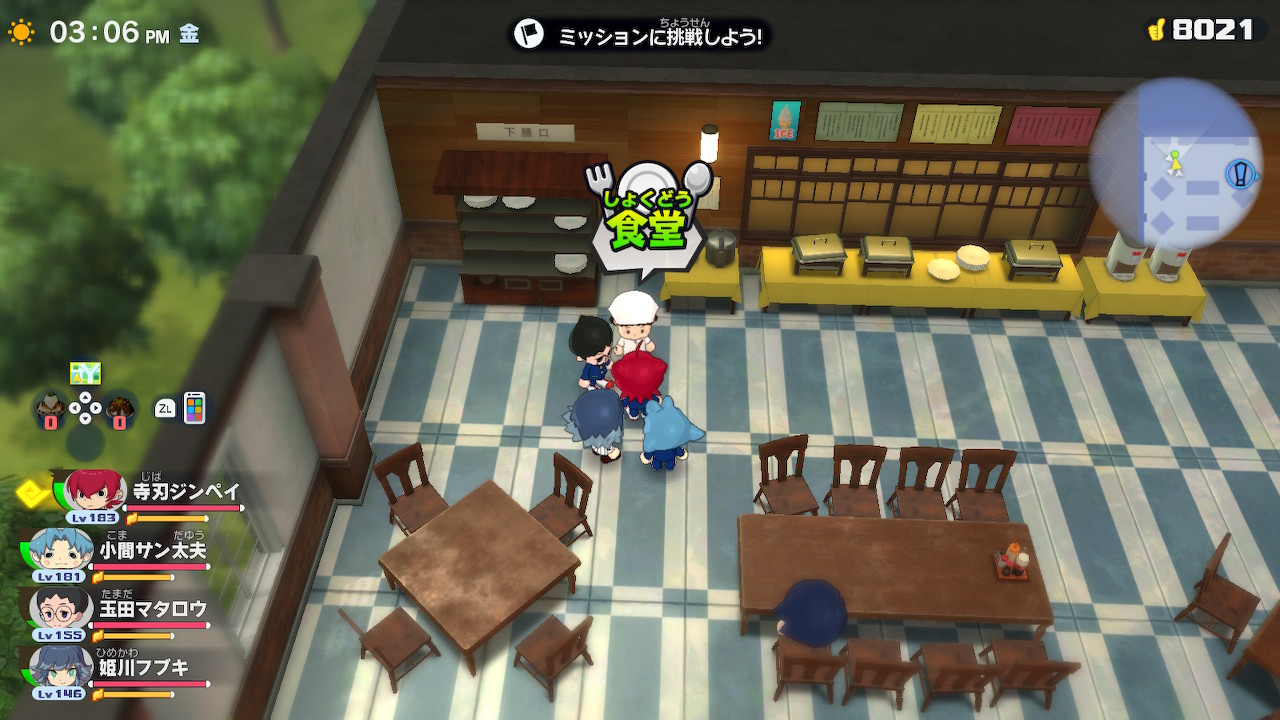Select party leader 寺刃ジンペイ portrait
Screen dimensions: 1280x720
(96, 490)
